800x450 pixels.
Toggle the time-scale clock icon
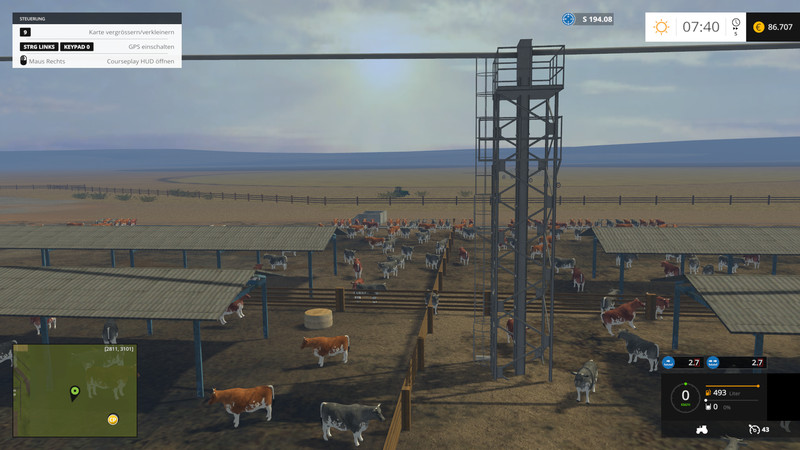(x=736, y=23)
